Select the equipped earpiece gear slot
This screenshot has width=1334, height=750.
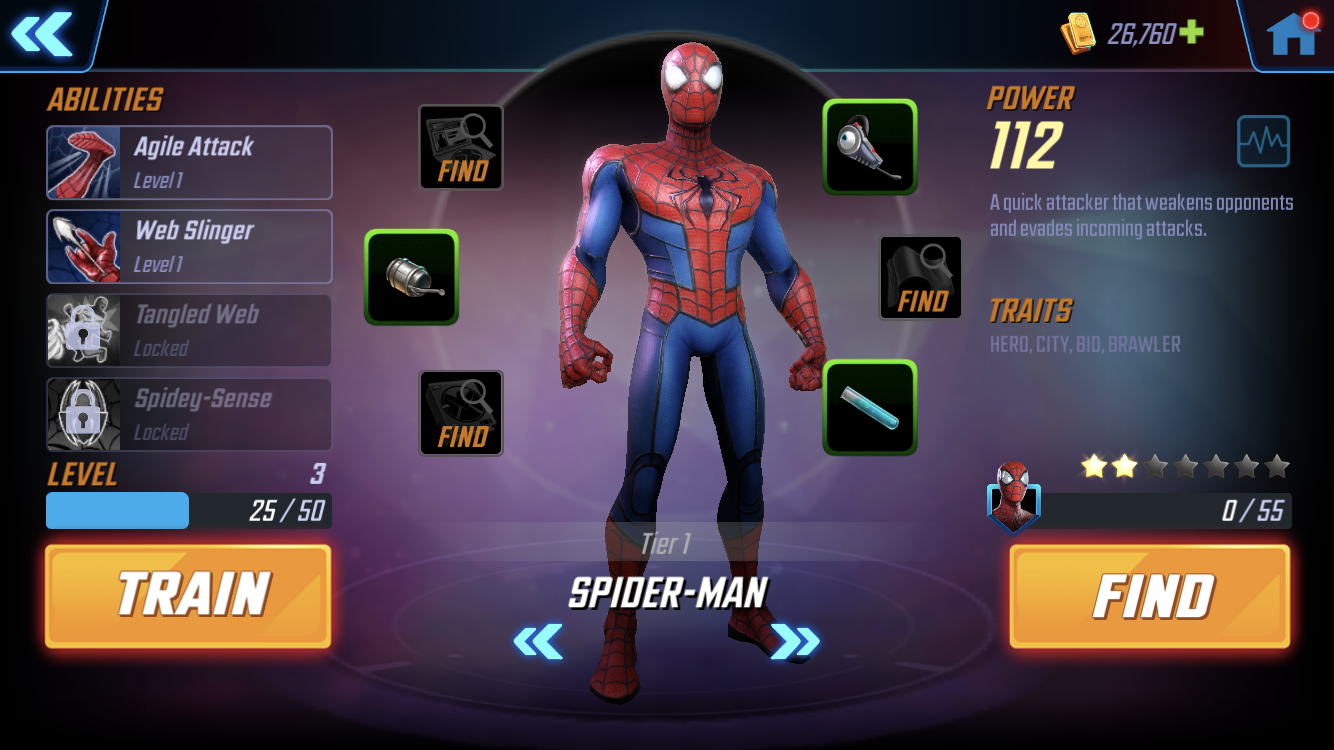coord(869,147)
